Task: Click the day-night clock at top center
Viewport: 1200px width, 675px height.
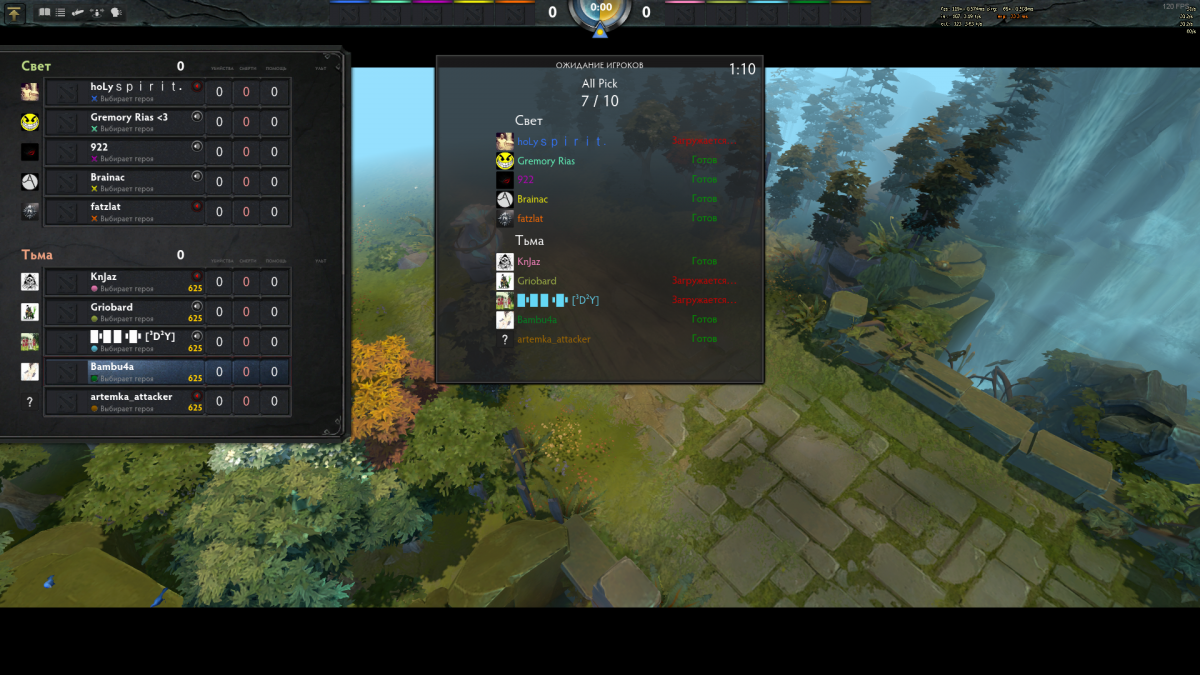Action: 600,10
